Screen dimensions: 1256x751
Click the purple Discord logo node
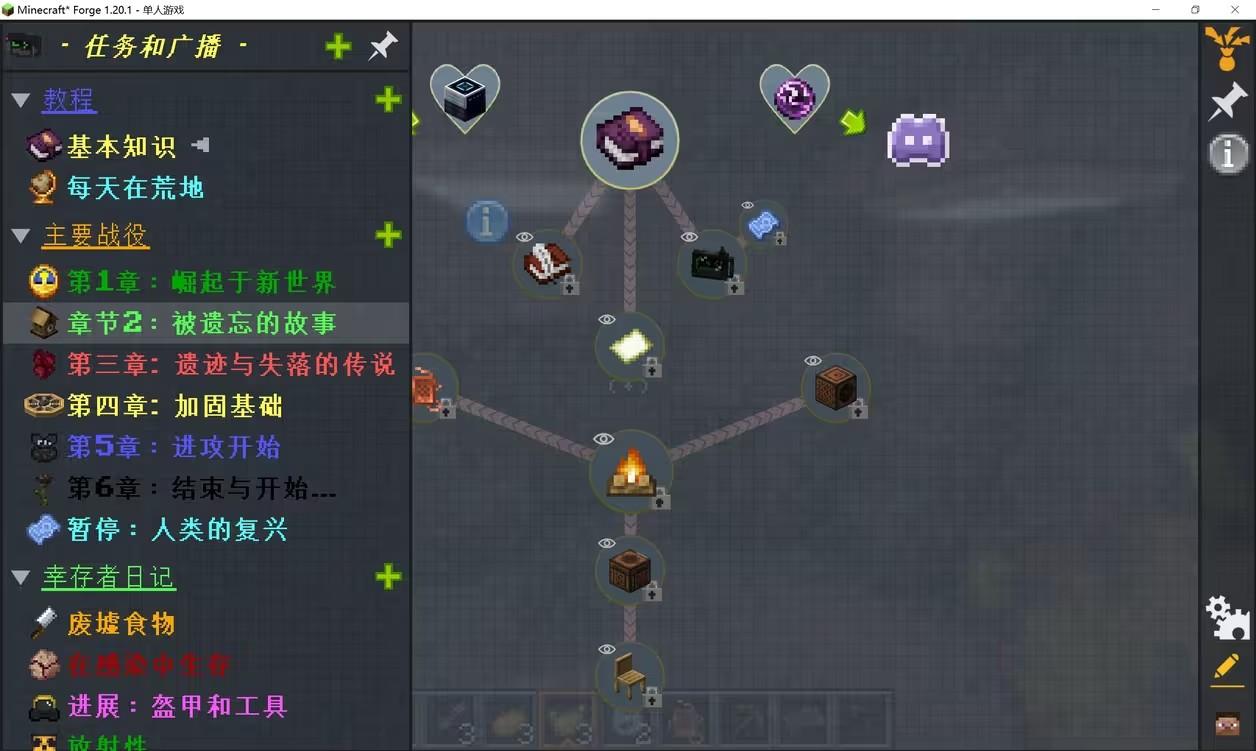point(918,140)
